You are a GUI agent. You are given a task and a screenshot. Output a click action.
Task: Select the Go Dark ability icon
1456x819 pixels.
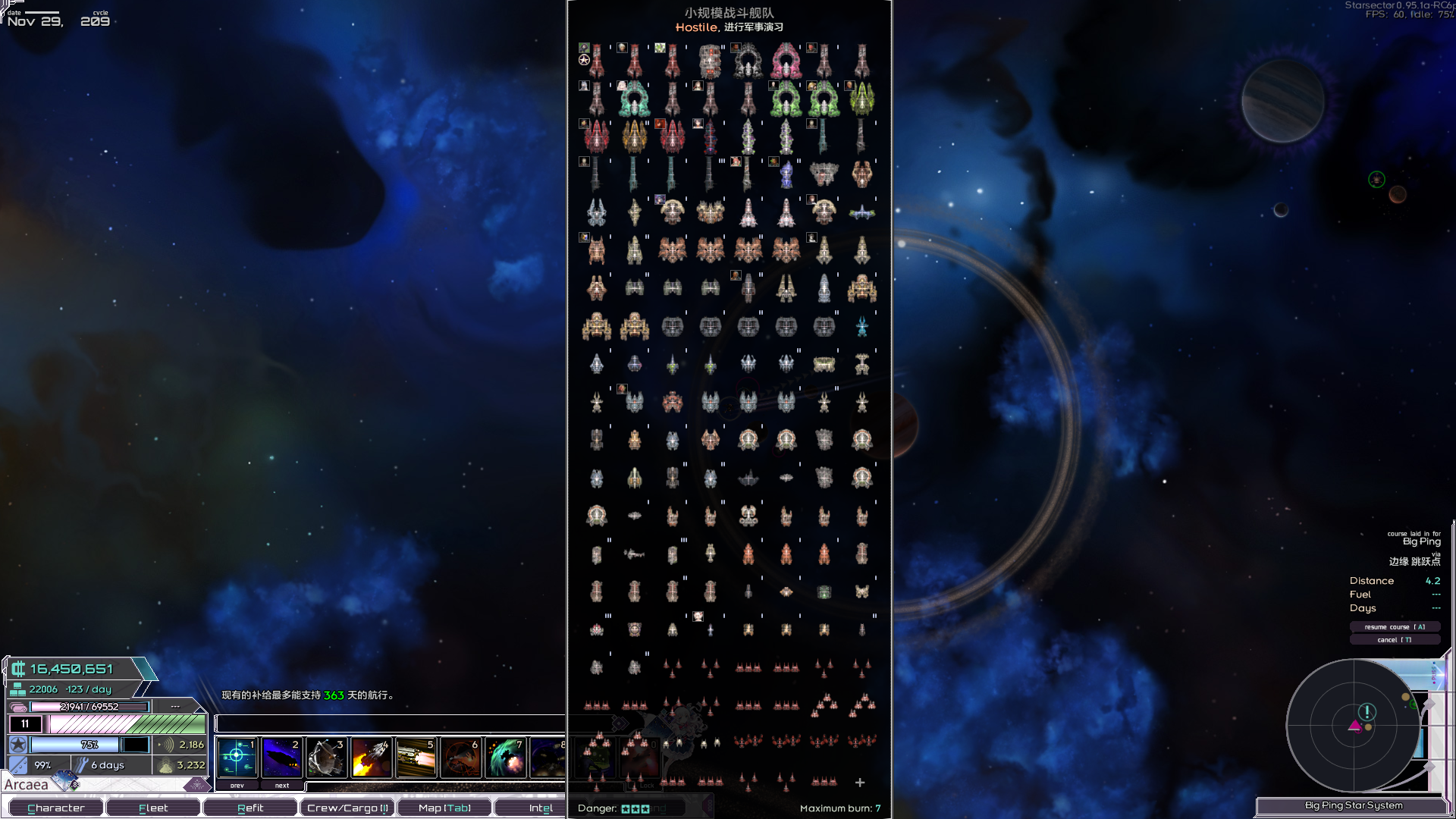(282, 756)
